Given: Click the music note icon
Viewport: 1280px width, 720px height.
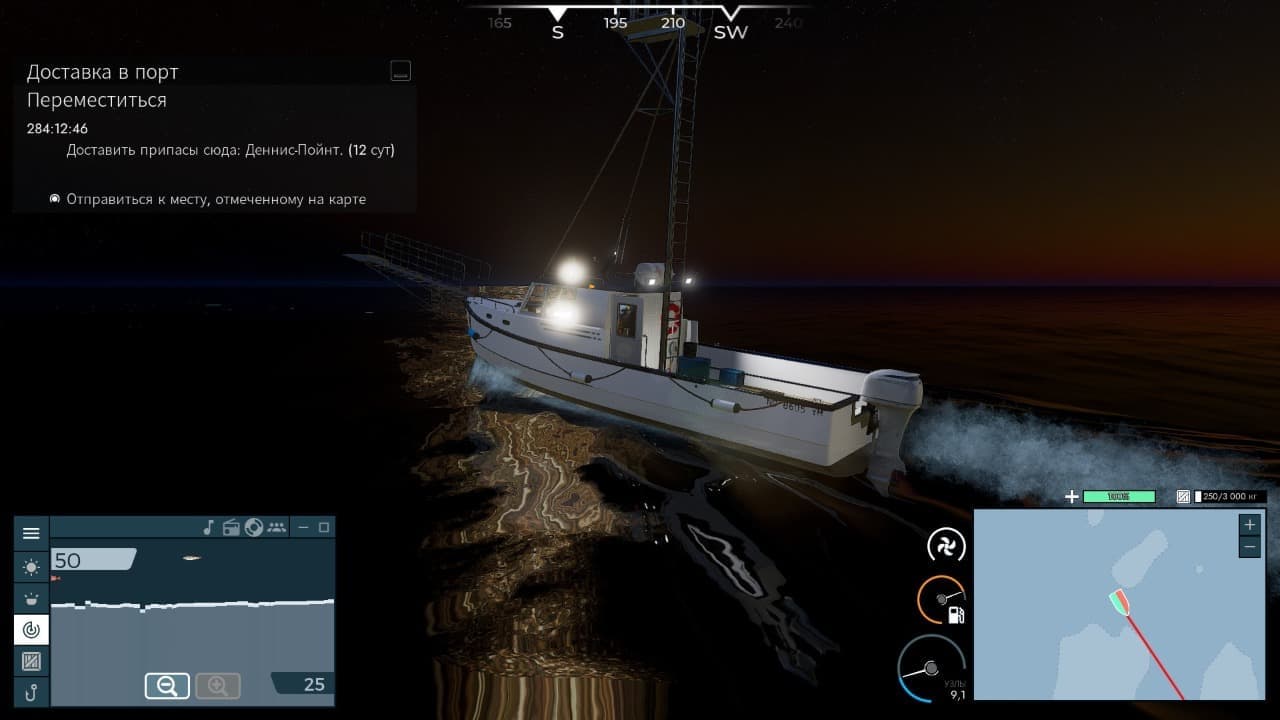Looking at the screenshot, I should click(x=209, y=527).
